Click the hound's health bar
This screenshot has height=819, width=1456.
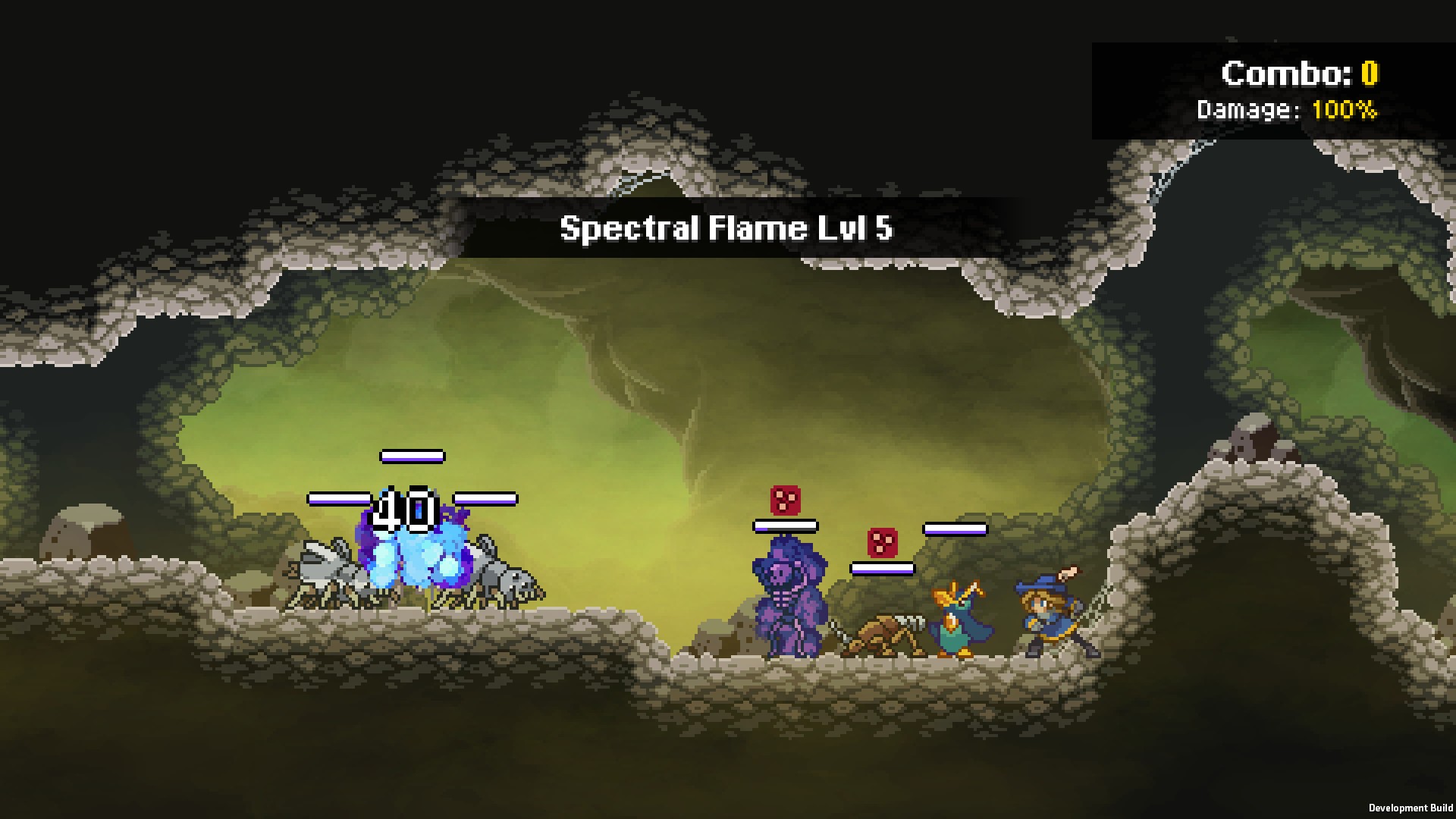coord(883,570)
